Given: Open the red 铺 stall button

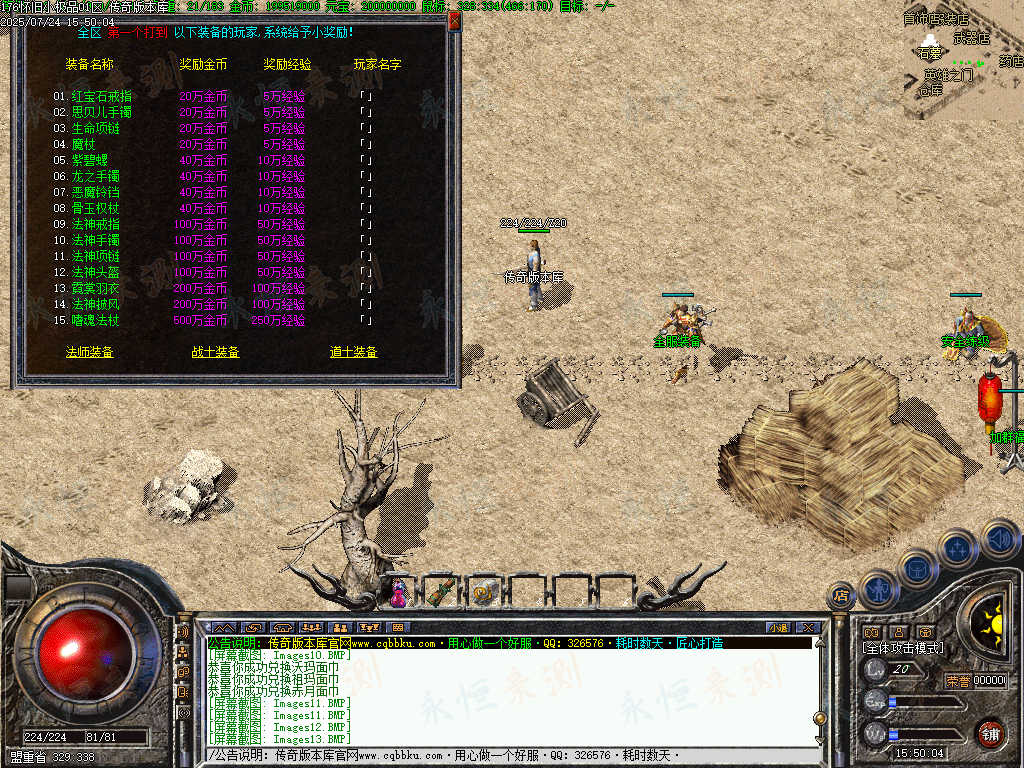Looking at the screenshot, I should pyautogui.click(x=991, y=733).
